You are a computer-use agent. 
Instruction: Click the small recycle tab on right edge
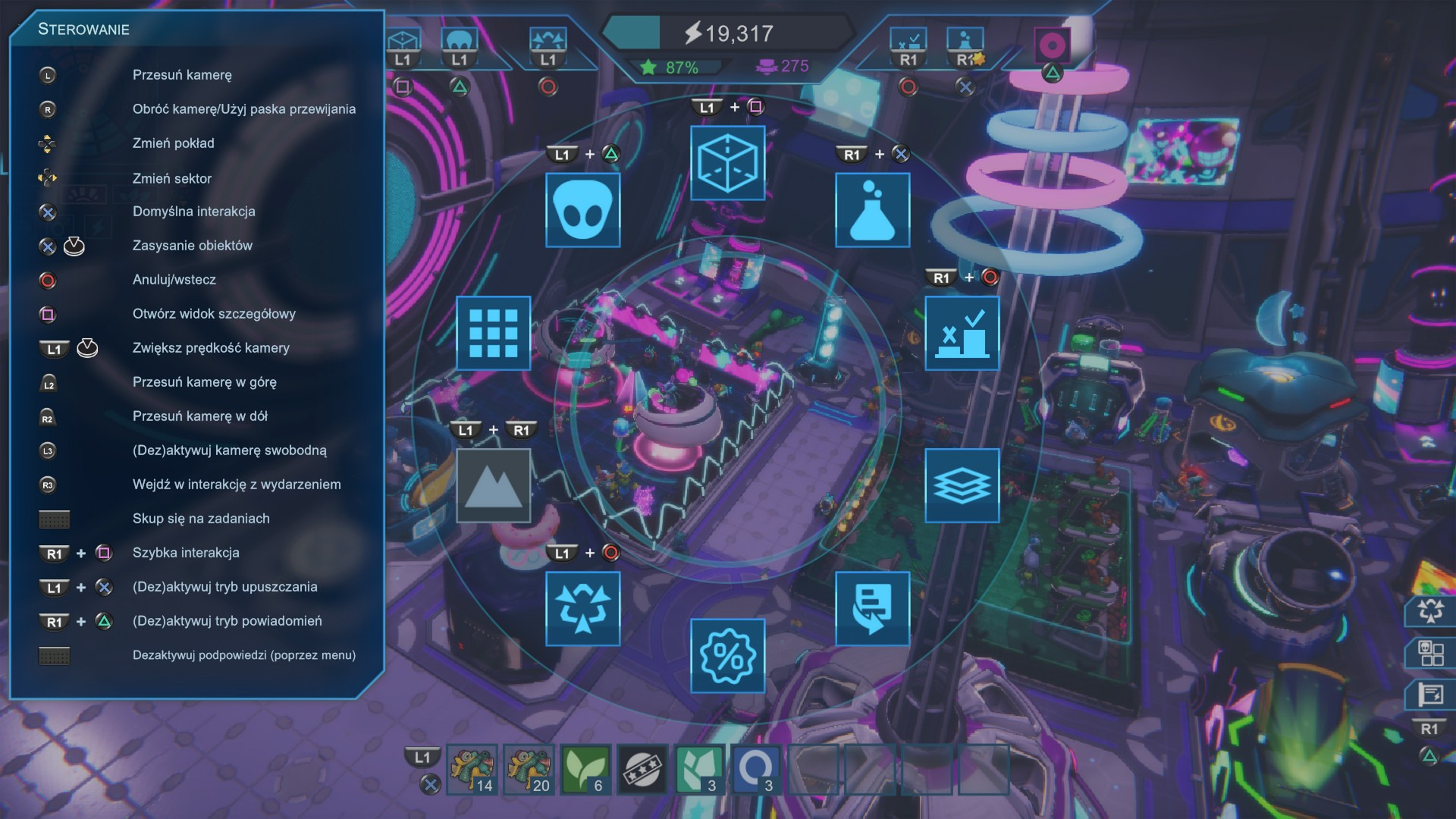[x=1430, y=610]
